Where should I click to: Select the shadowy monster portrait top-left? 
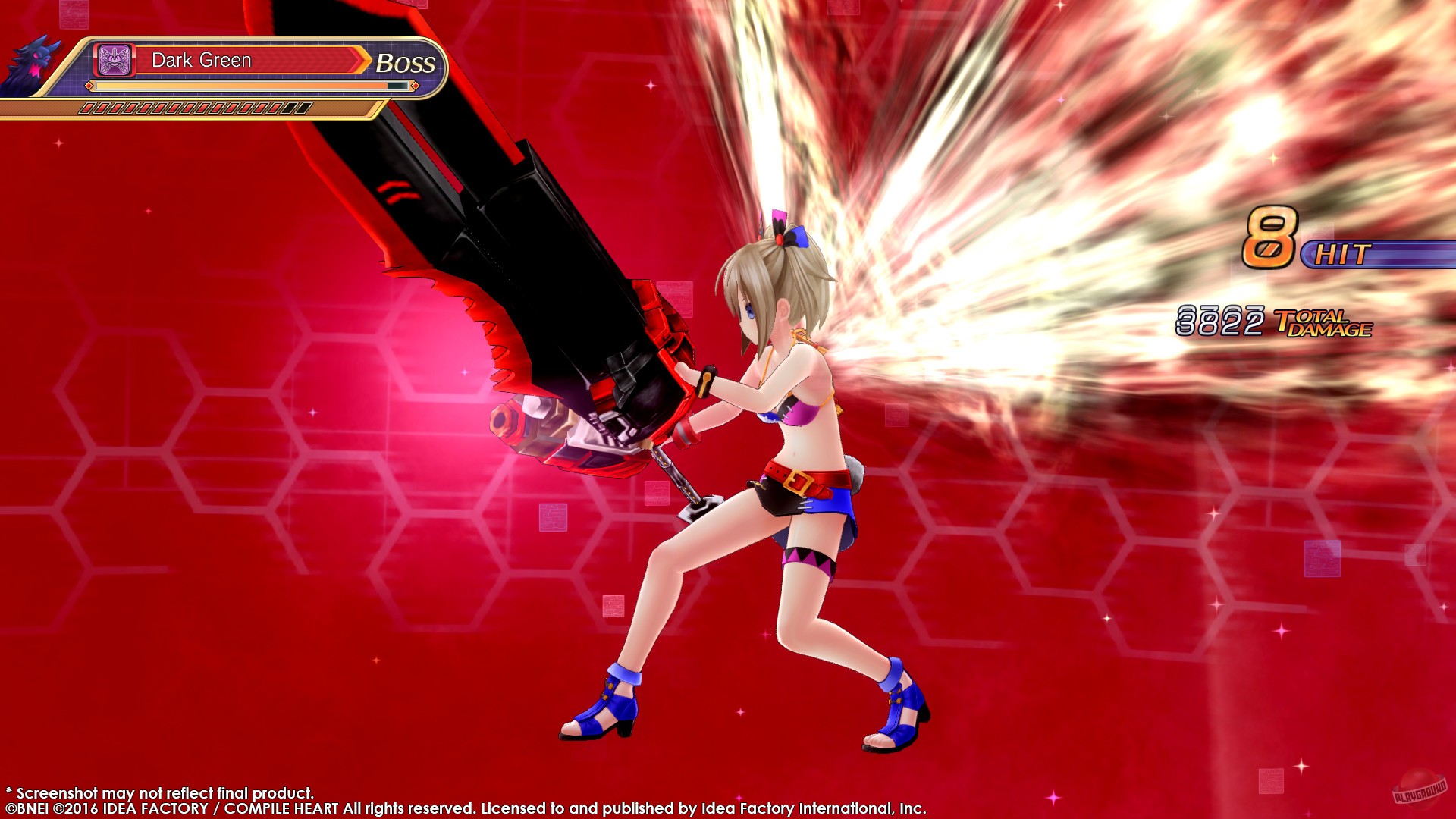pos(34,61)
